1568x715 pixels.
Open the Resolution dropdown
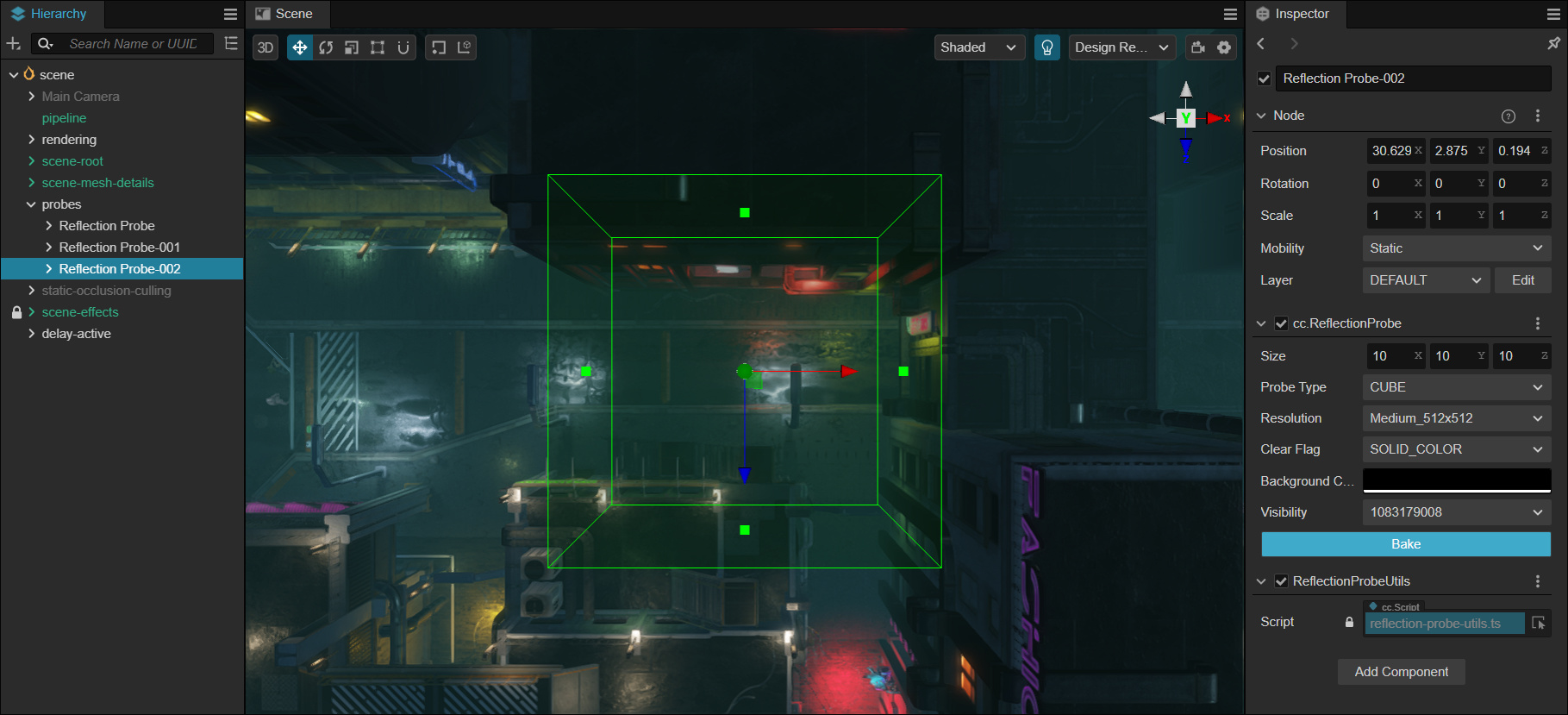1456,418
